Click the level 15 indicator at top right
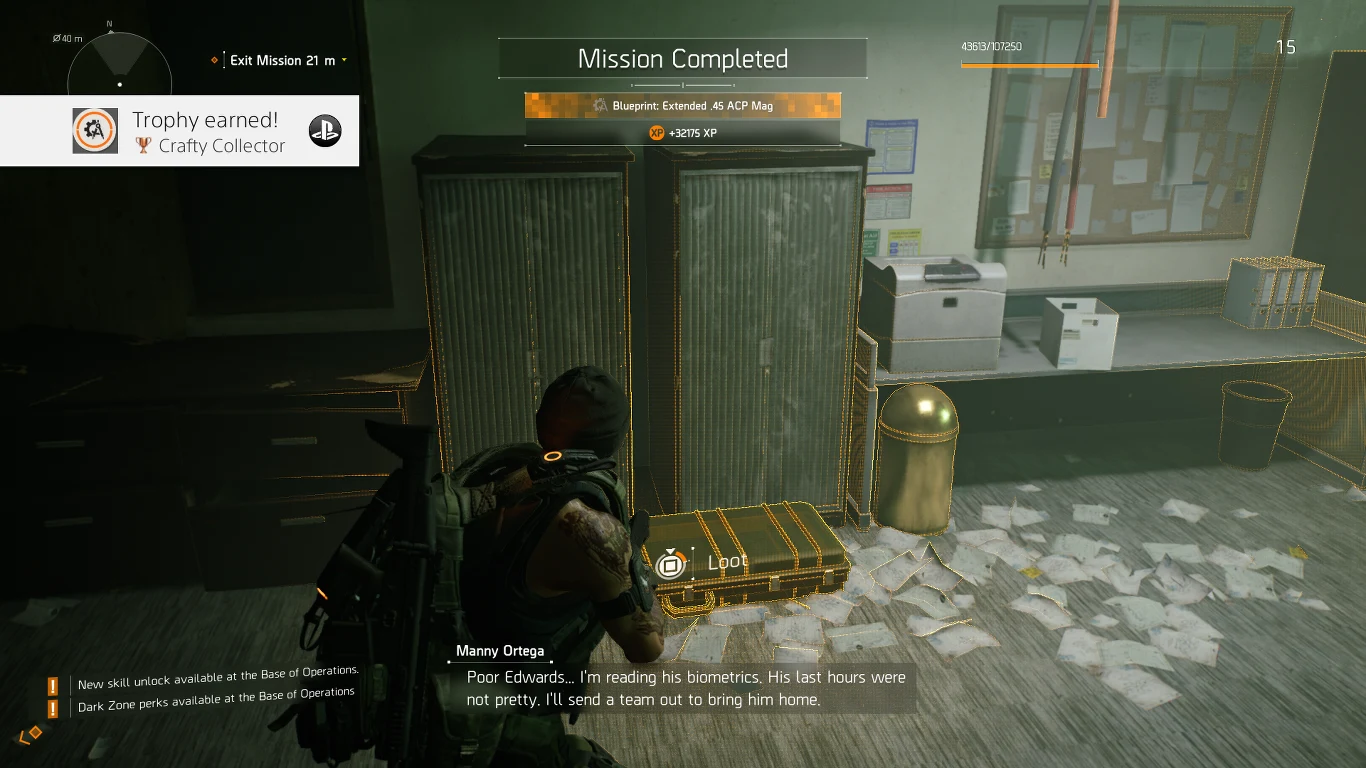1366x768 pixels. 1286,47
